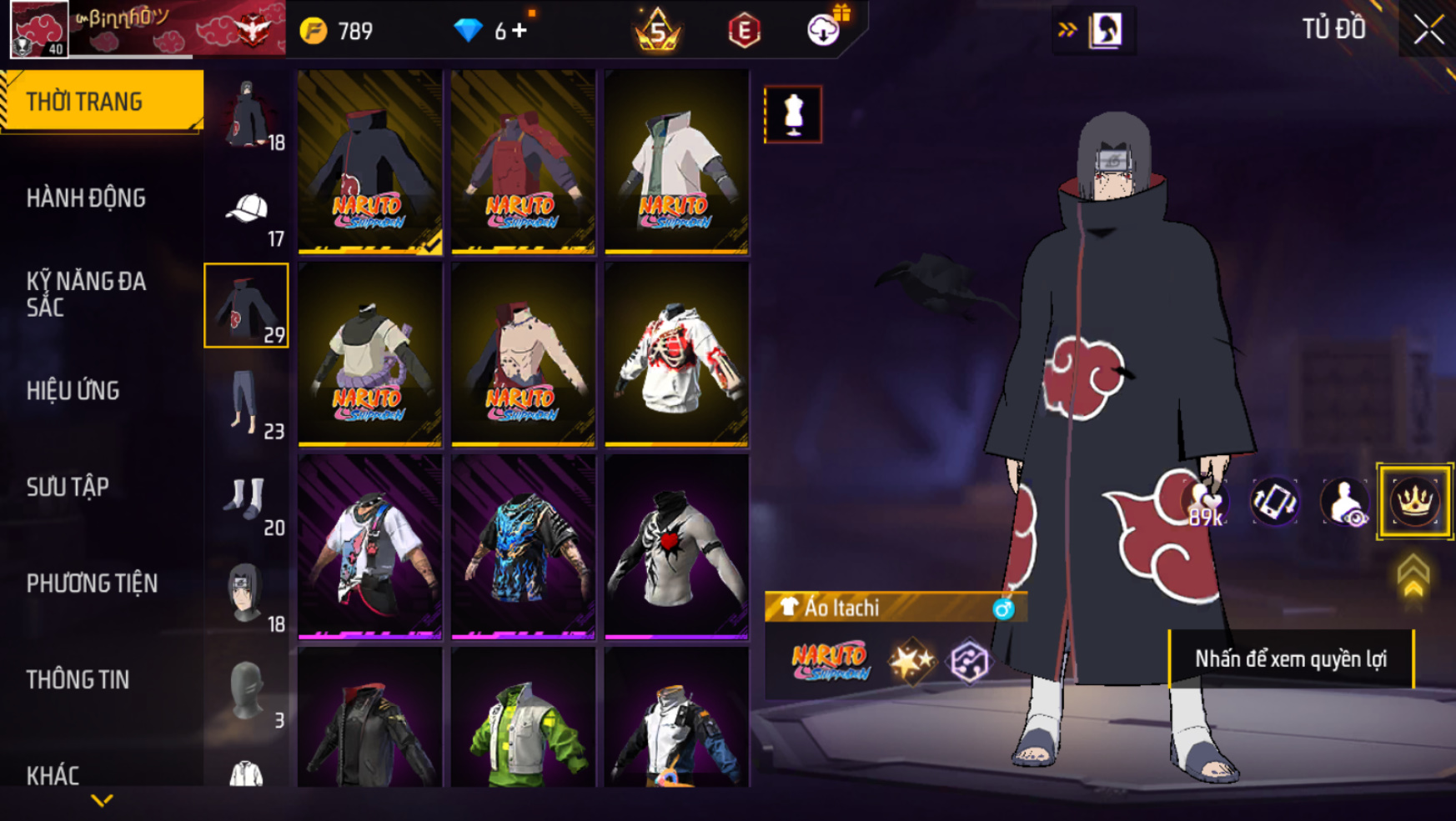Select the white cap headwear category
Image resolution: width=1456 pixels, height=821 pixels.
coord(247,211)
